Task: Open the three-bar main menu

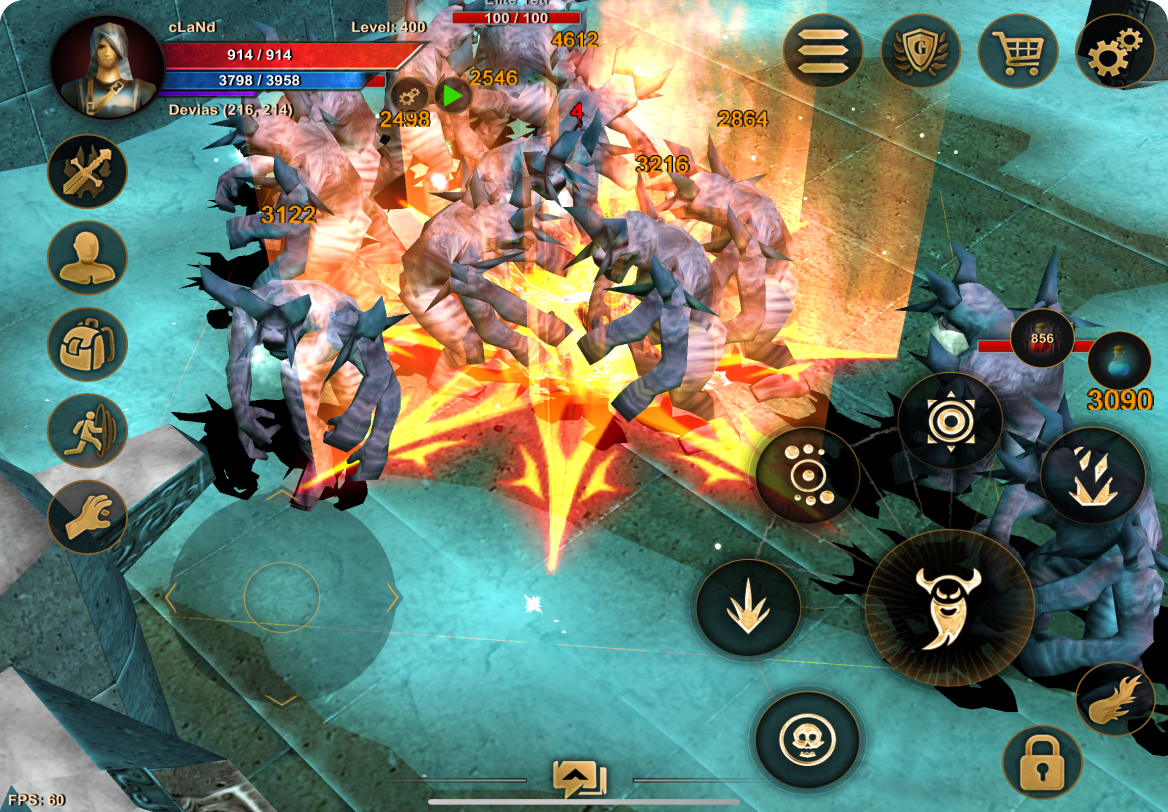Action: click(823, 50)
